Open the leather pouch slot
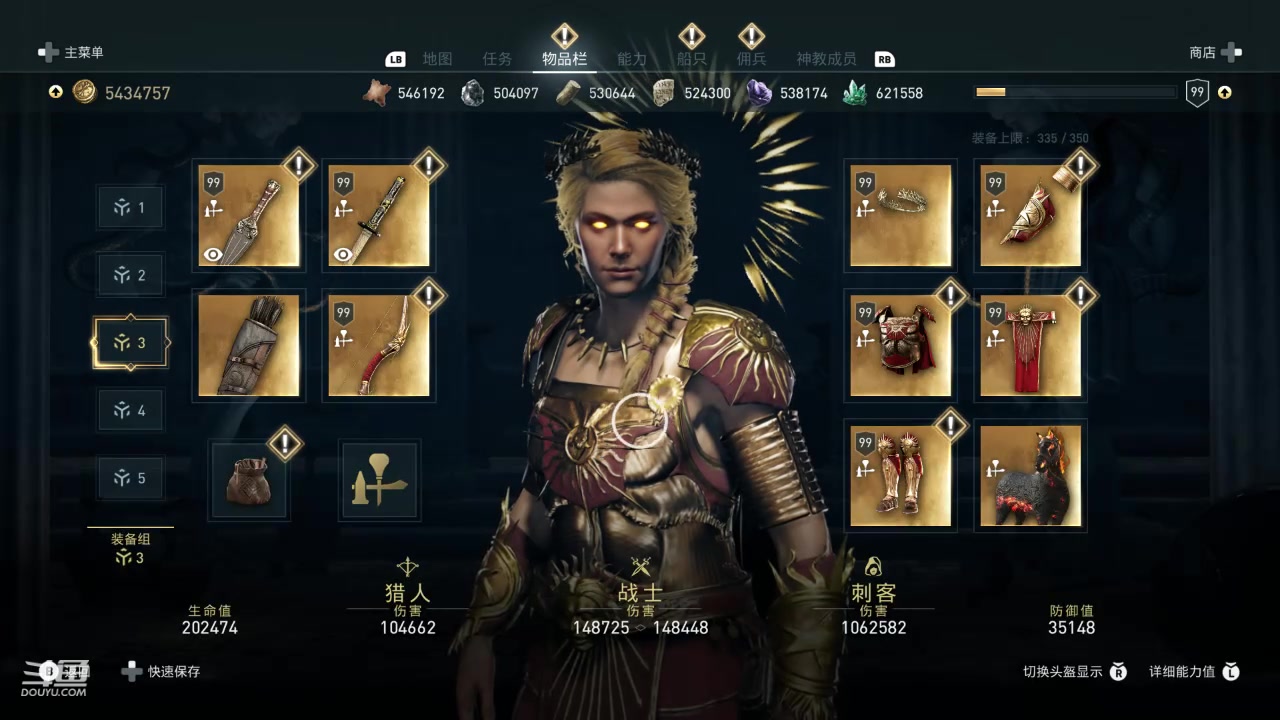This screenshot has width=1280, height=720. (x=249, y=481)
